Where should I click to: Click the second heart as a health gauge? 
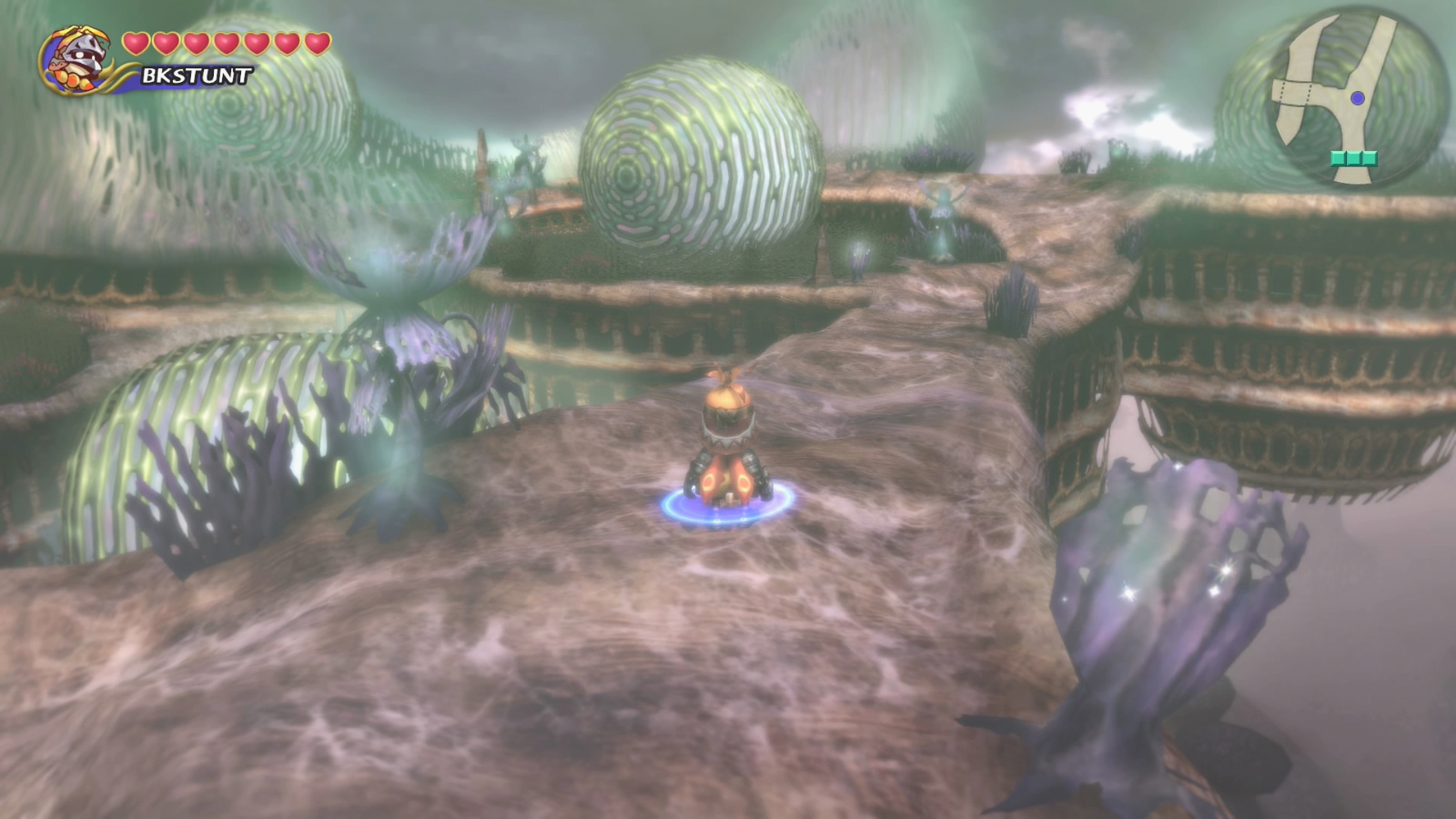tap(165, 42)
